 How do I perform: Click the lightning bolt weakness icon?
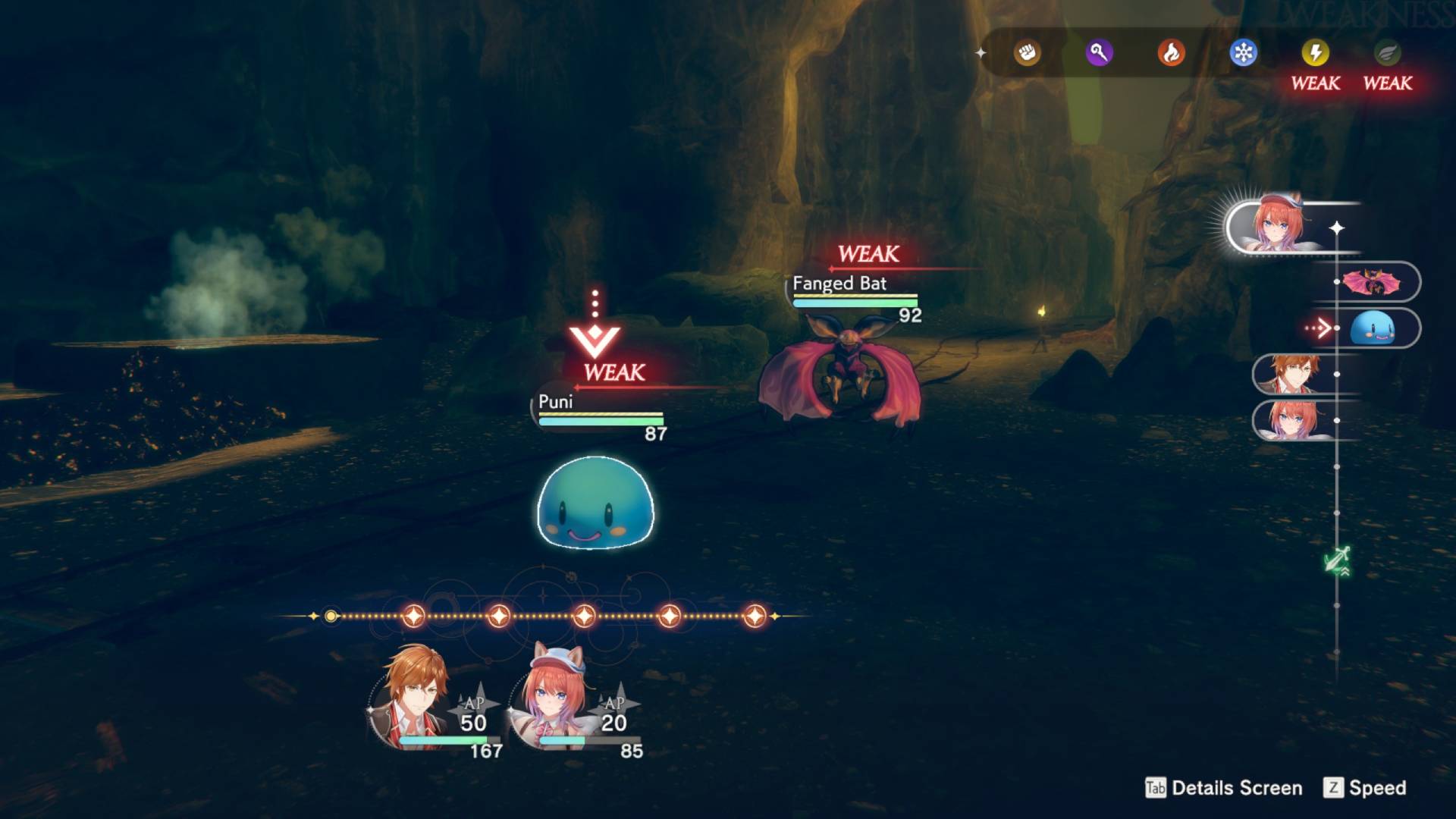point(1315,53)
